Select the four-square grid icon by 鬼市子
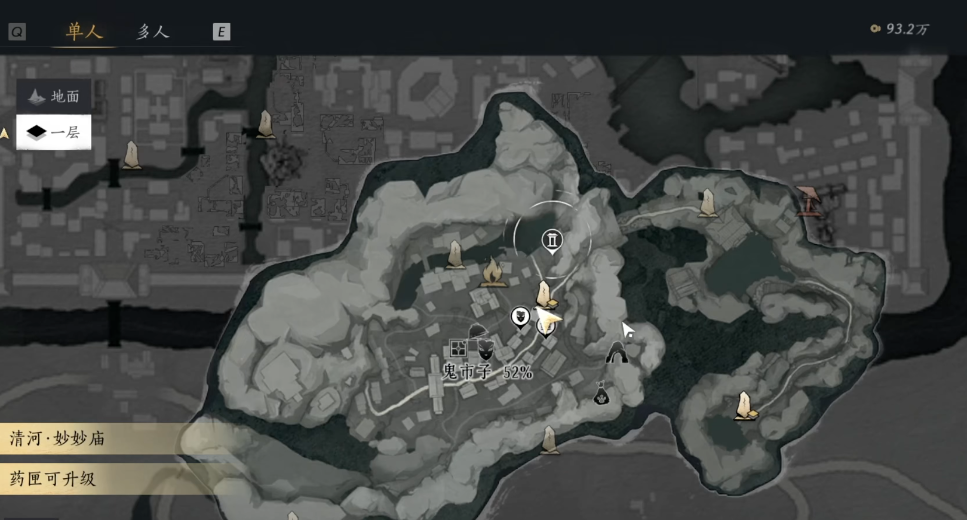967x520 pixels. tap(458, 348)
